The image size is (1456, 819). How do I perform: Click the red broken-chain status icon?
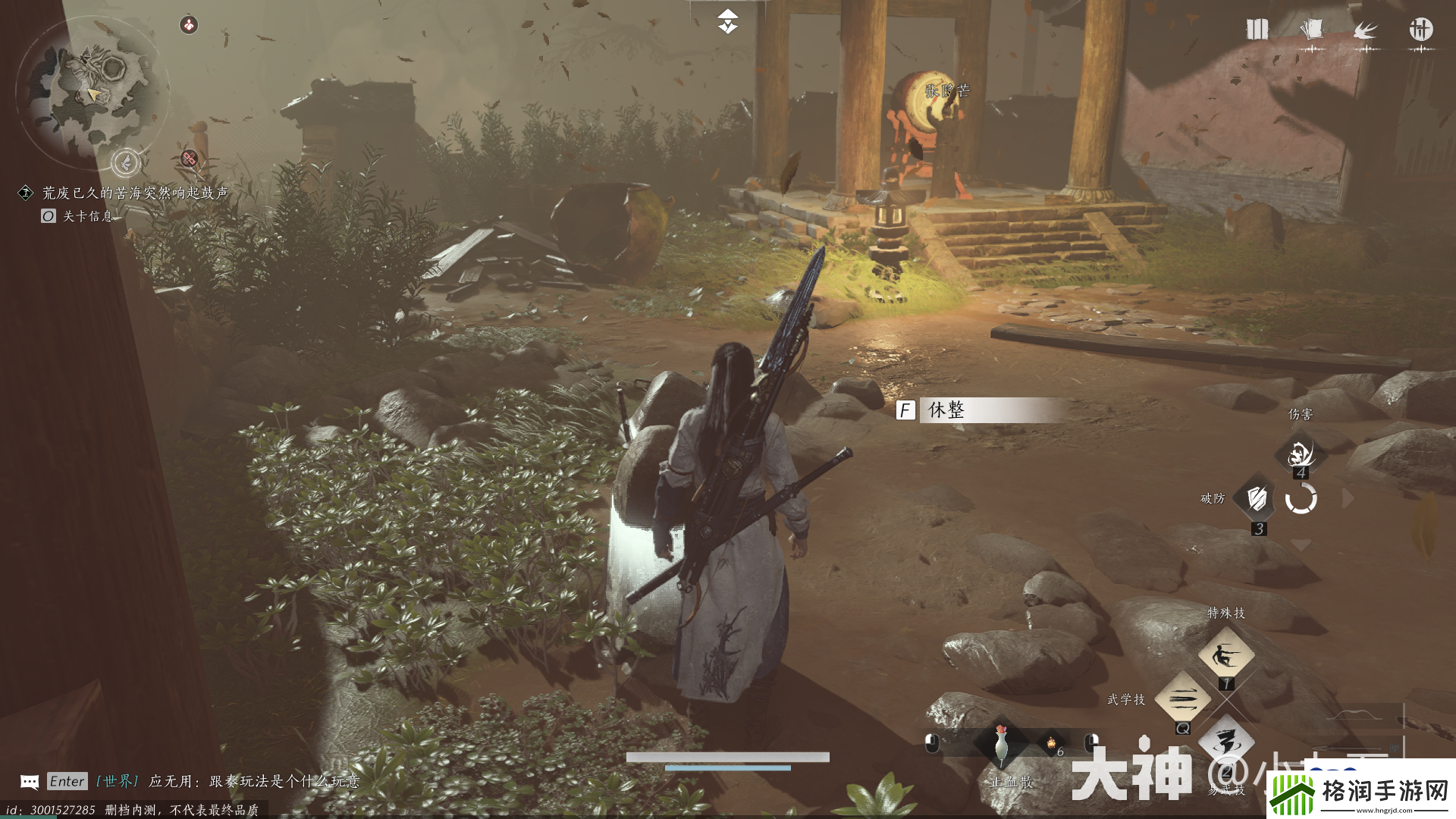pyautogui.click(x=190, y=158)
